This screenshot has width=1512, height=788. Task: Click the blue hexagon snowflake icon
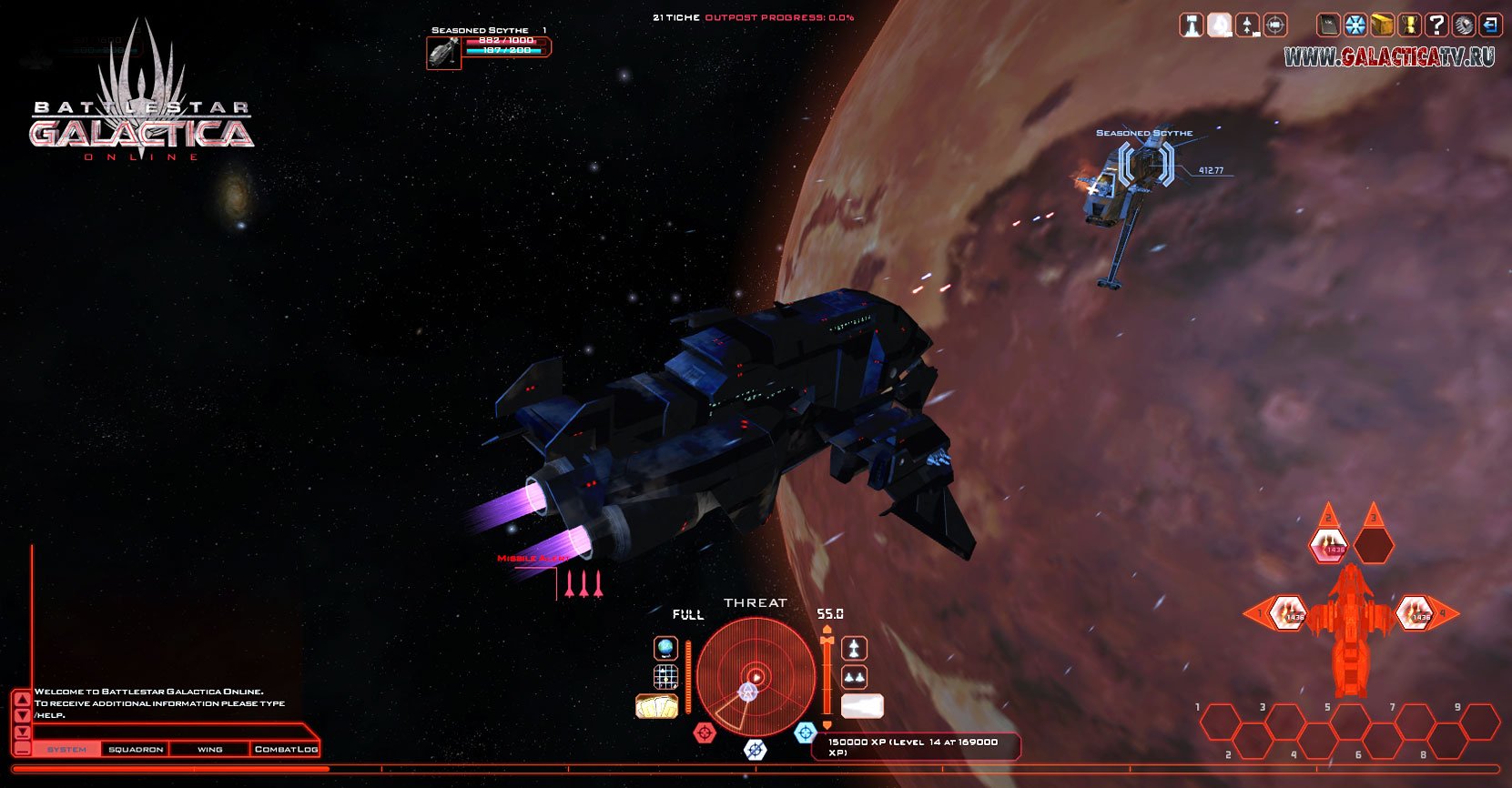pos(1355,25)
